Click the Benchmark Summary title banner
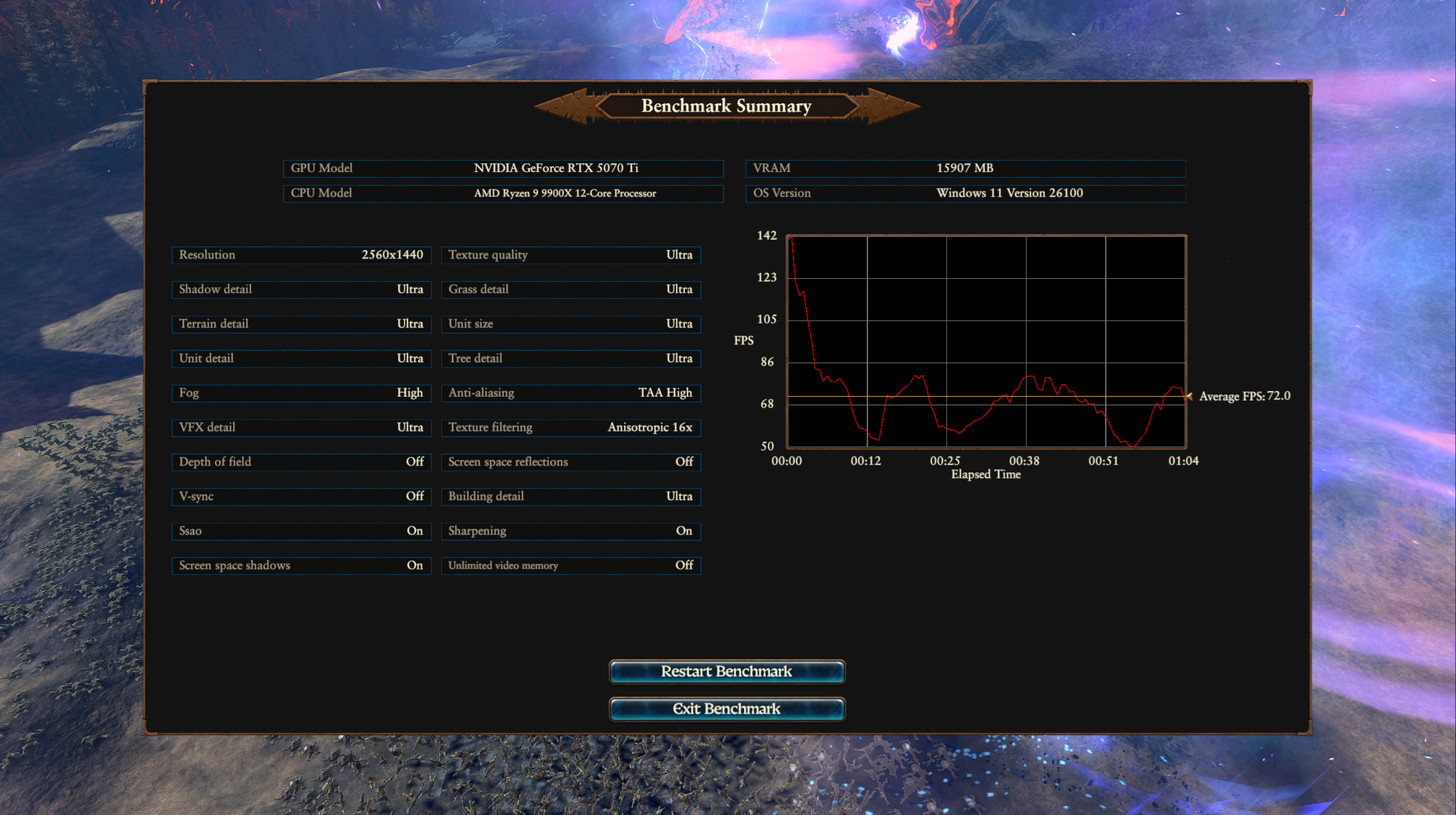 pyautogui.click(x=726, y=106)
